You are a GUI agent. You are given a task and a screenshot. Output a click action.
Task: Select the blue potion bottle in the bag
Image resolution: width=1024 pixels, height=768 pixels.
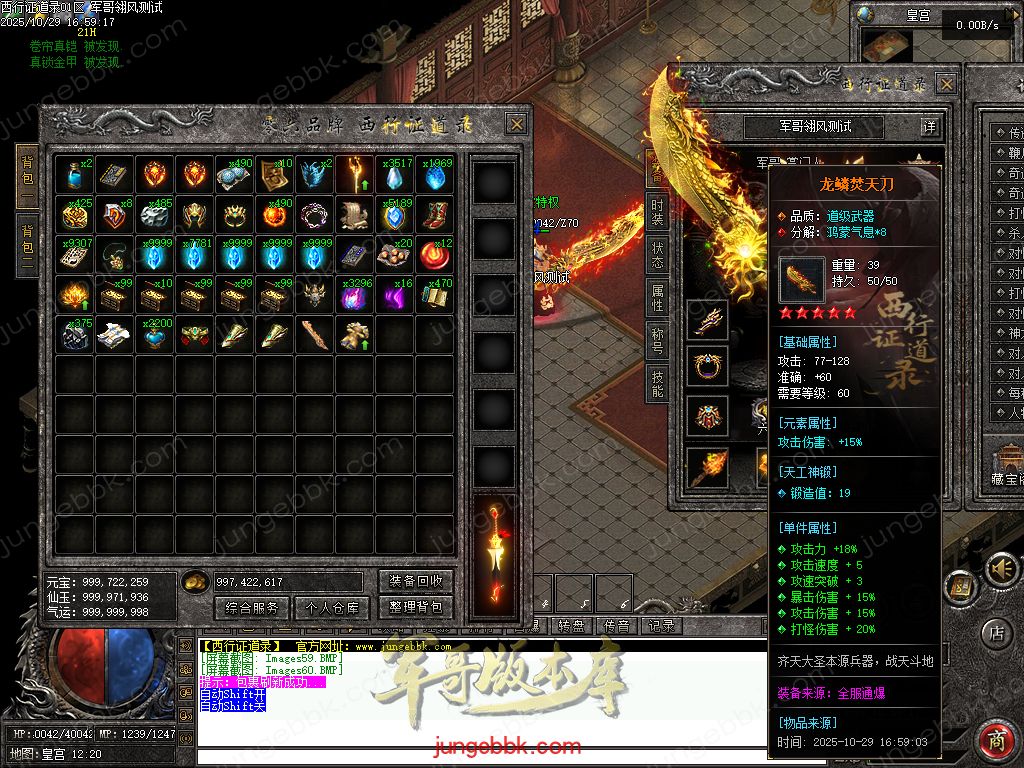click(x=75, y=175)
